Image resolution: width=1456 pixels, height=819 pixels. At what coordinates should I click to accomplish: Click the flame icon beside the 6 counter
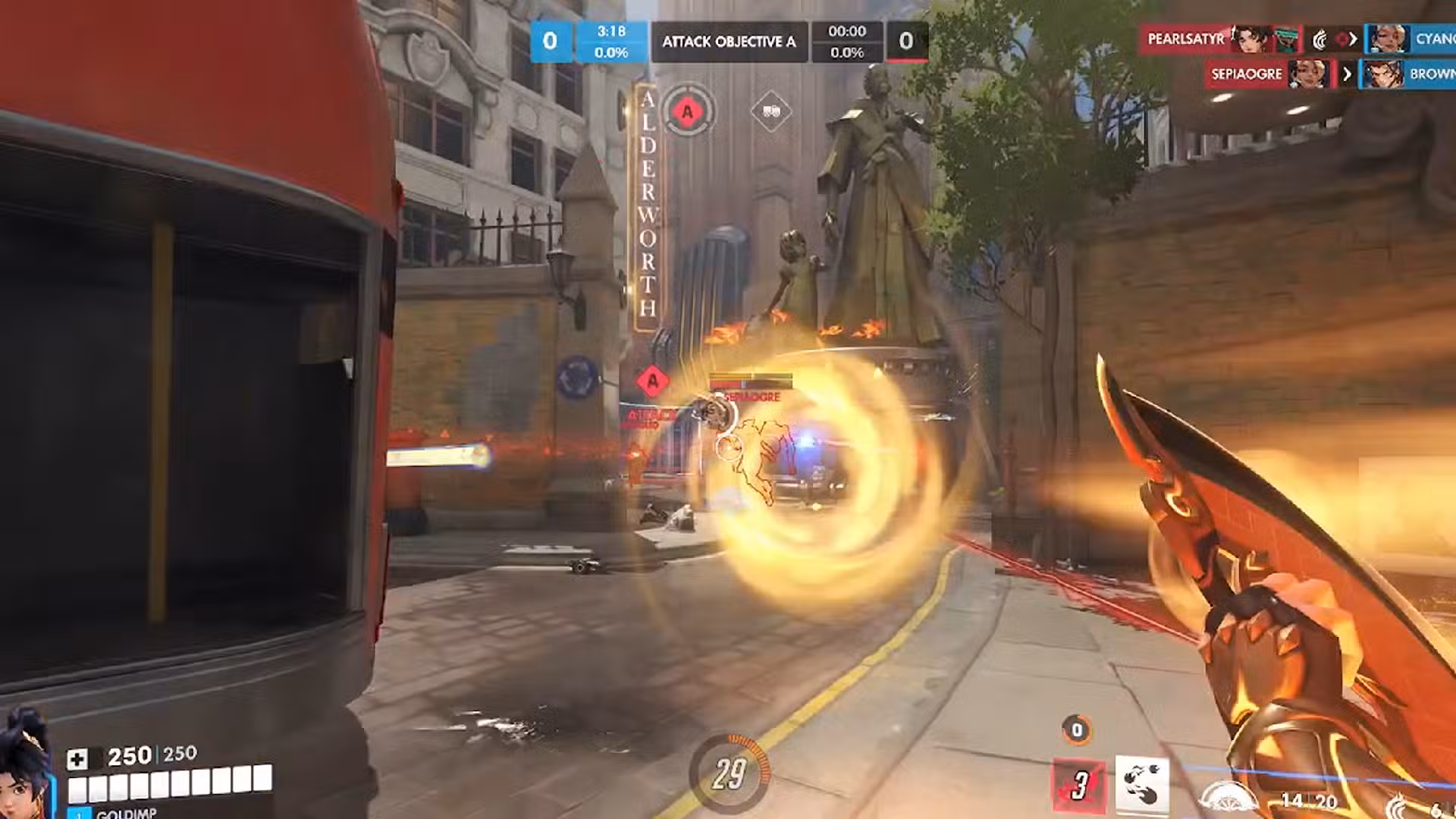1397,805
